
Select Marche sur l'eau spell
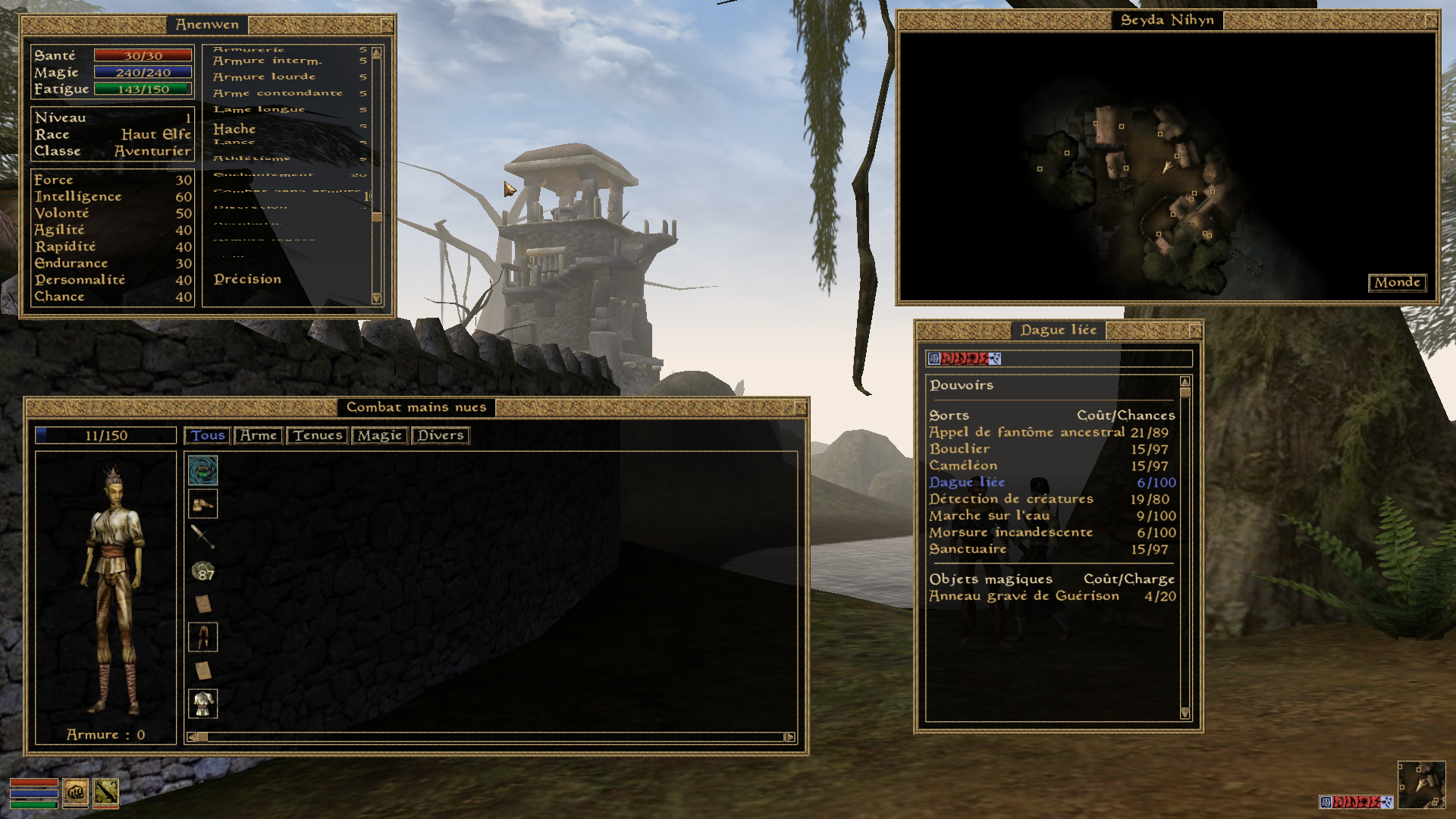click(989, 516)
